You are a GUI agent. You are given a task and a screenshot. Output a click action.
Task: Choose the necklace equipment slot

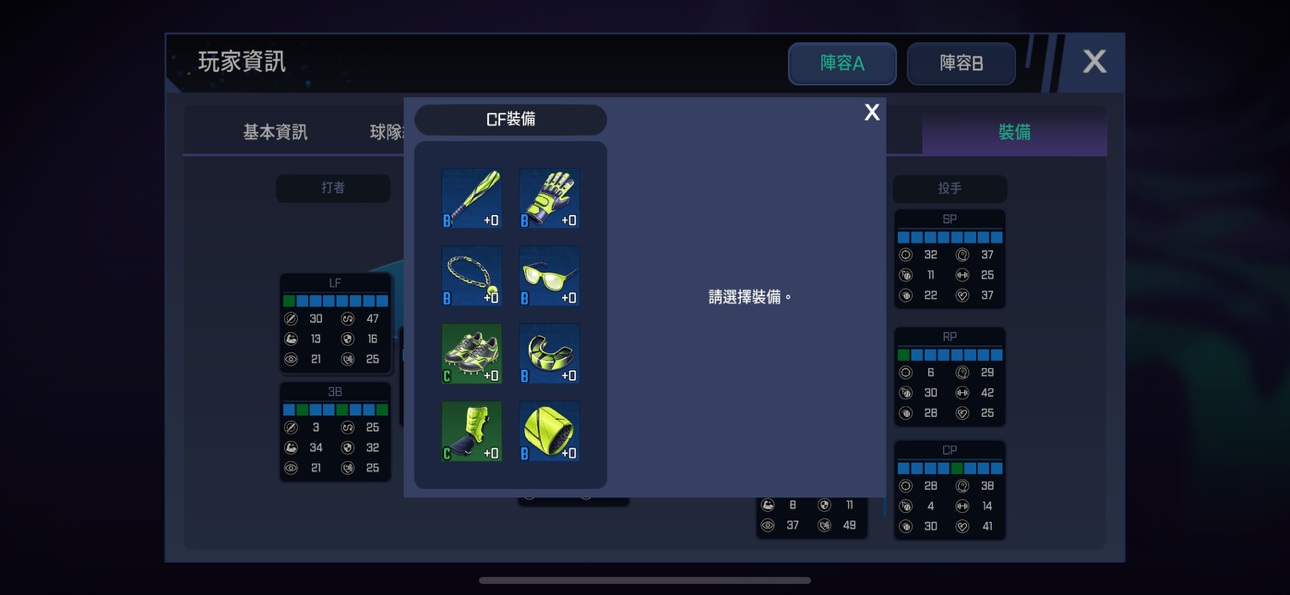pos(471,276)
